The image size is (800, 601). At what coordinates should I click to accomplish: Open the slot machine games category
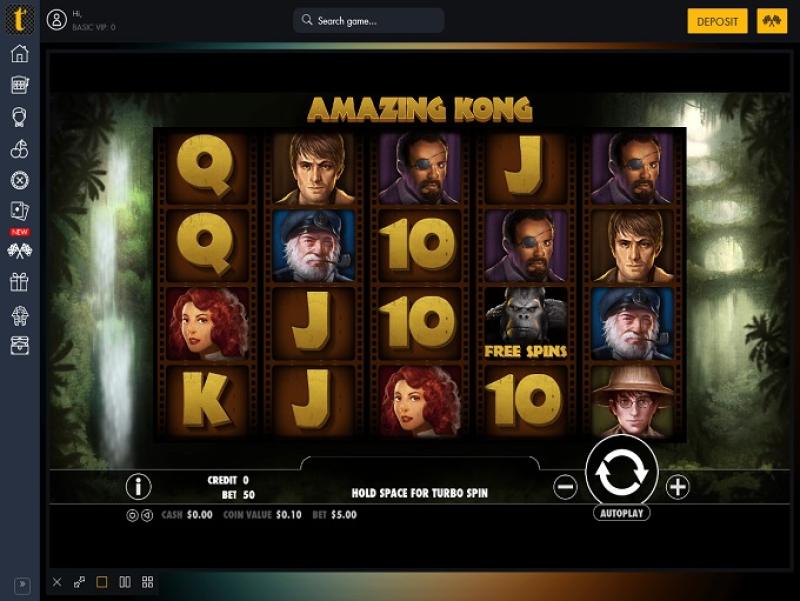(20, 85)
